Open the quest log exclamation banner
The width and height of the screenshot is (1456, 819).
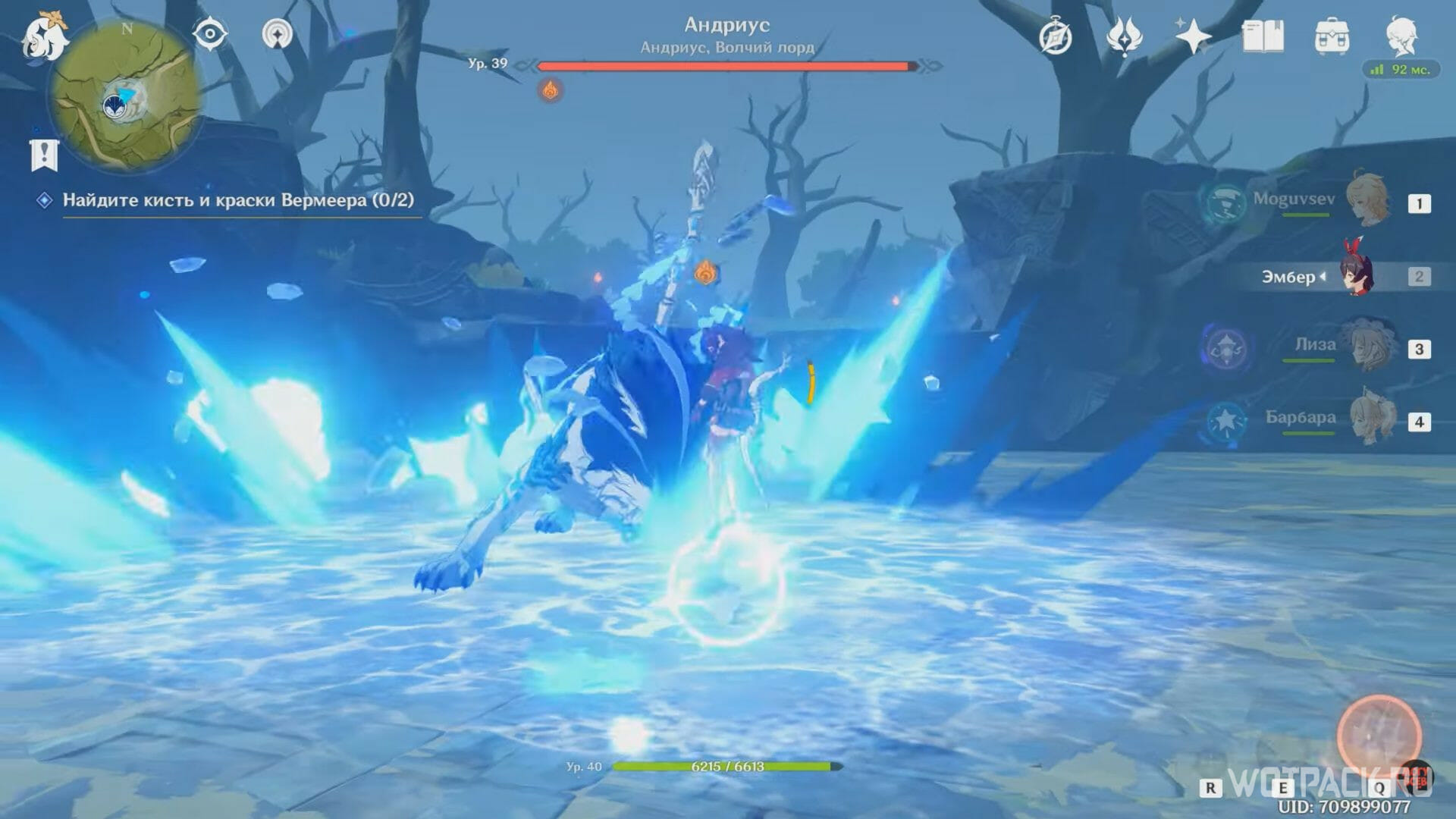coord(44,155)
